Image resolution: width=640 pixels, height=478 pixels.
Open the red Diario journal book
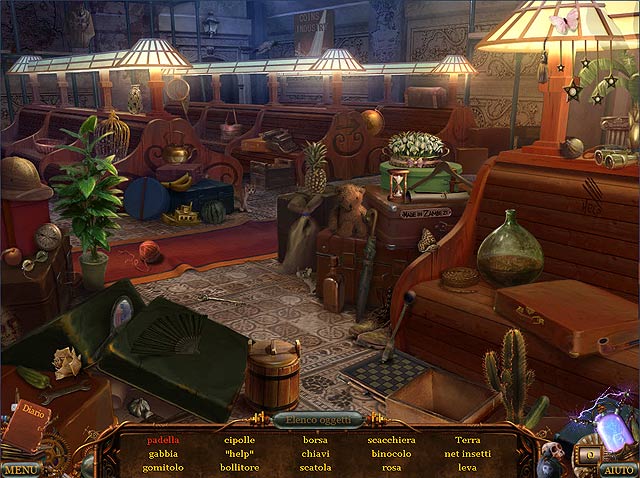(x=30, y=425)
